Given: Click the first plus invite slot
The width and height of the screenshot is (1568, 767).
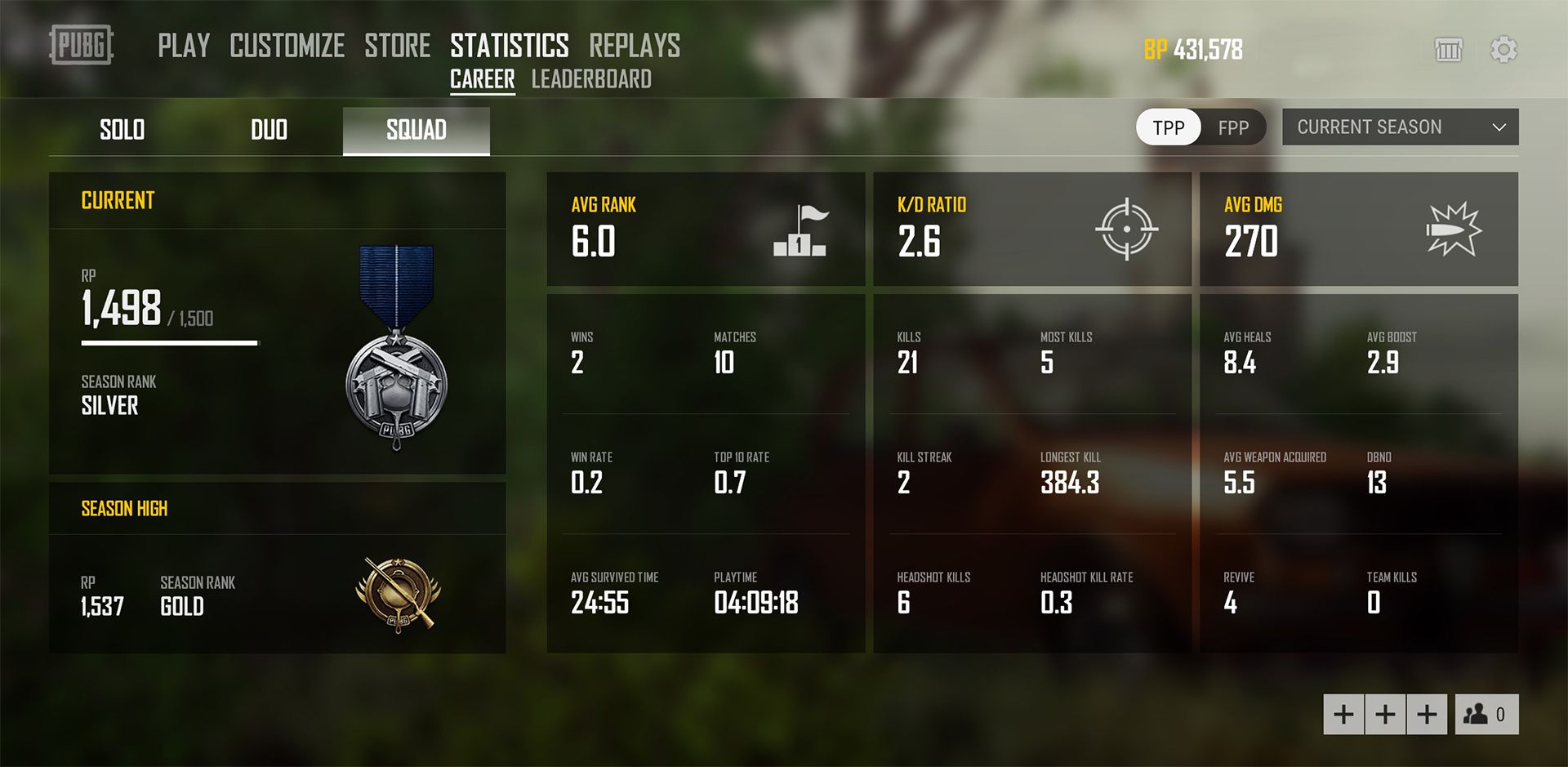Looking at the screenshot, I should pos(1342,714).
